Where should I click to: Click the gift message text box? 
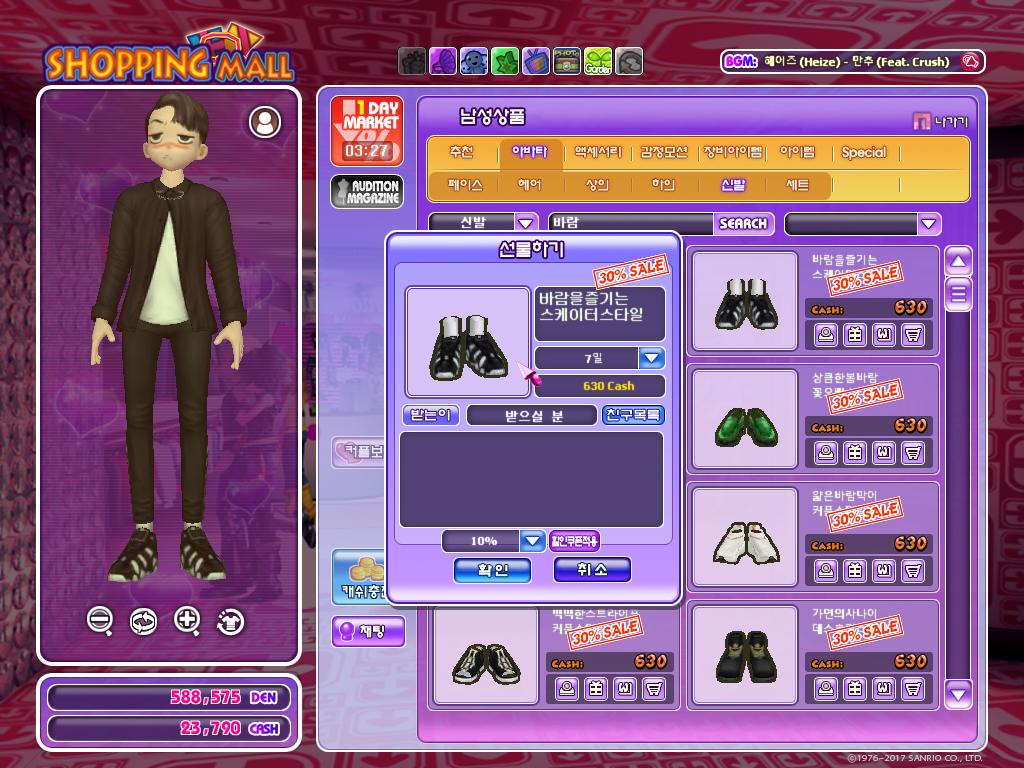(x=531, y=479)
